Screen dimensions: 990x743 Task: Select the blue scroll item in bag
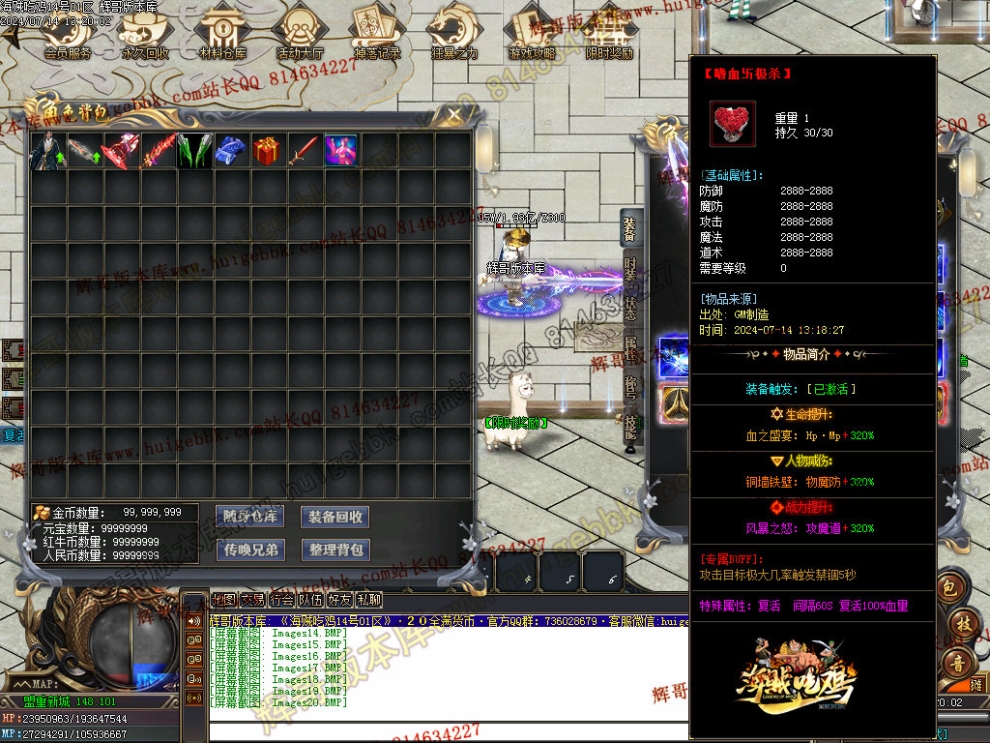tap(230, 151)
